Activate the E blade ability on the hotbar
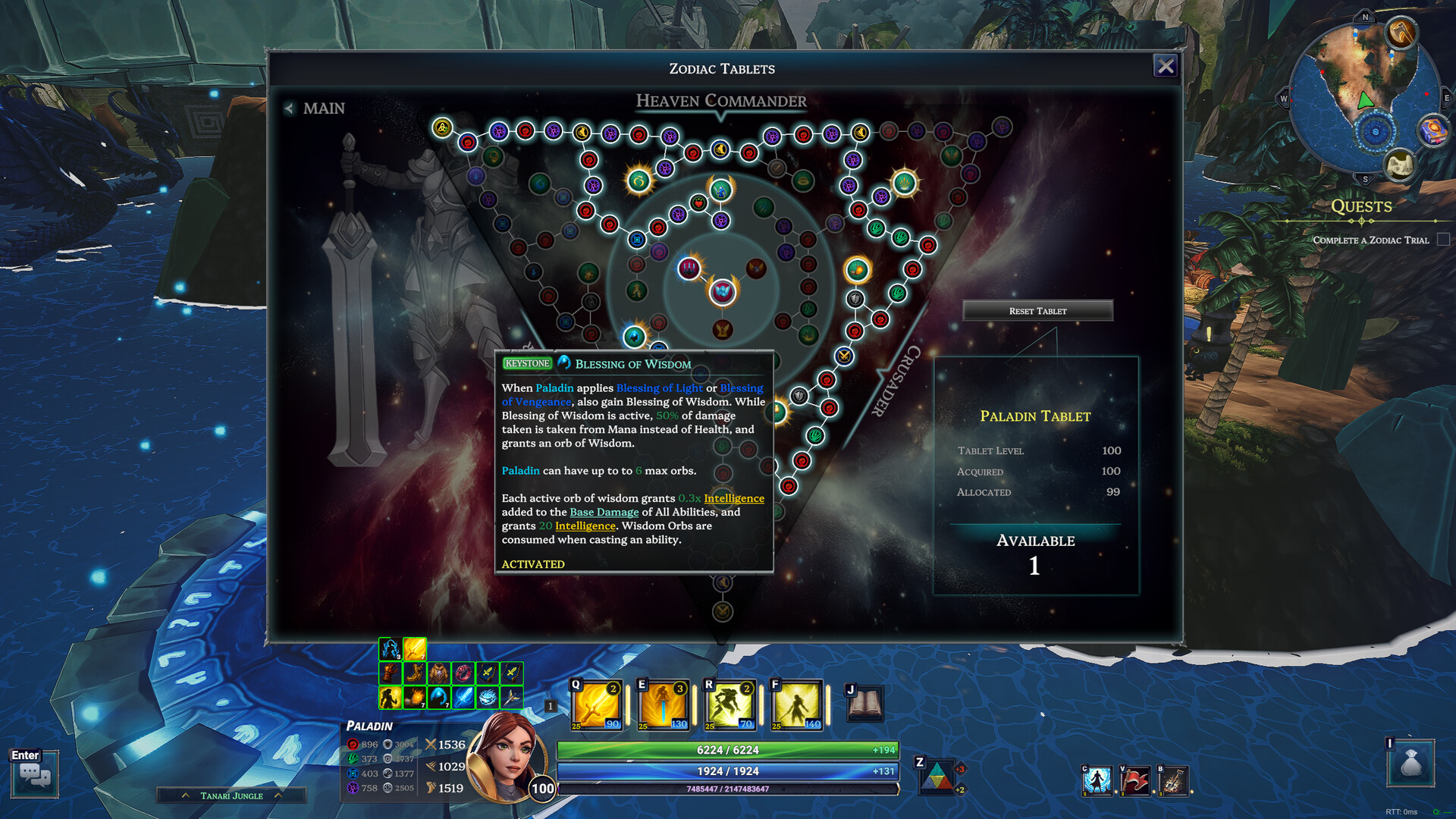The height and width of the screenshot is (819, 1456). [661, 705]
